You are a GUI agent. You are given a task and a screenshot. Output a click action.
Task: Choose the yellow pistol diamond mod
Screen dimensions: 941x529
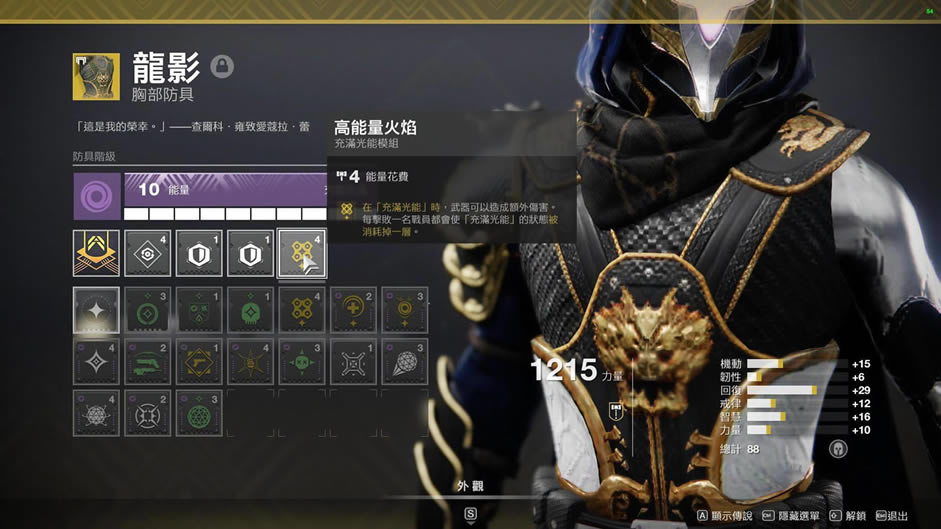click(x=199, y=362)
